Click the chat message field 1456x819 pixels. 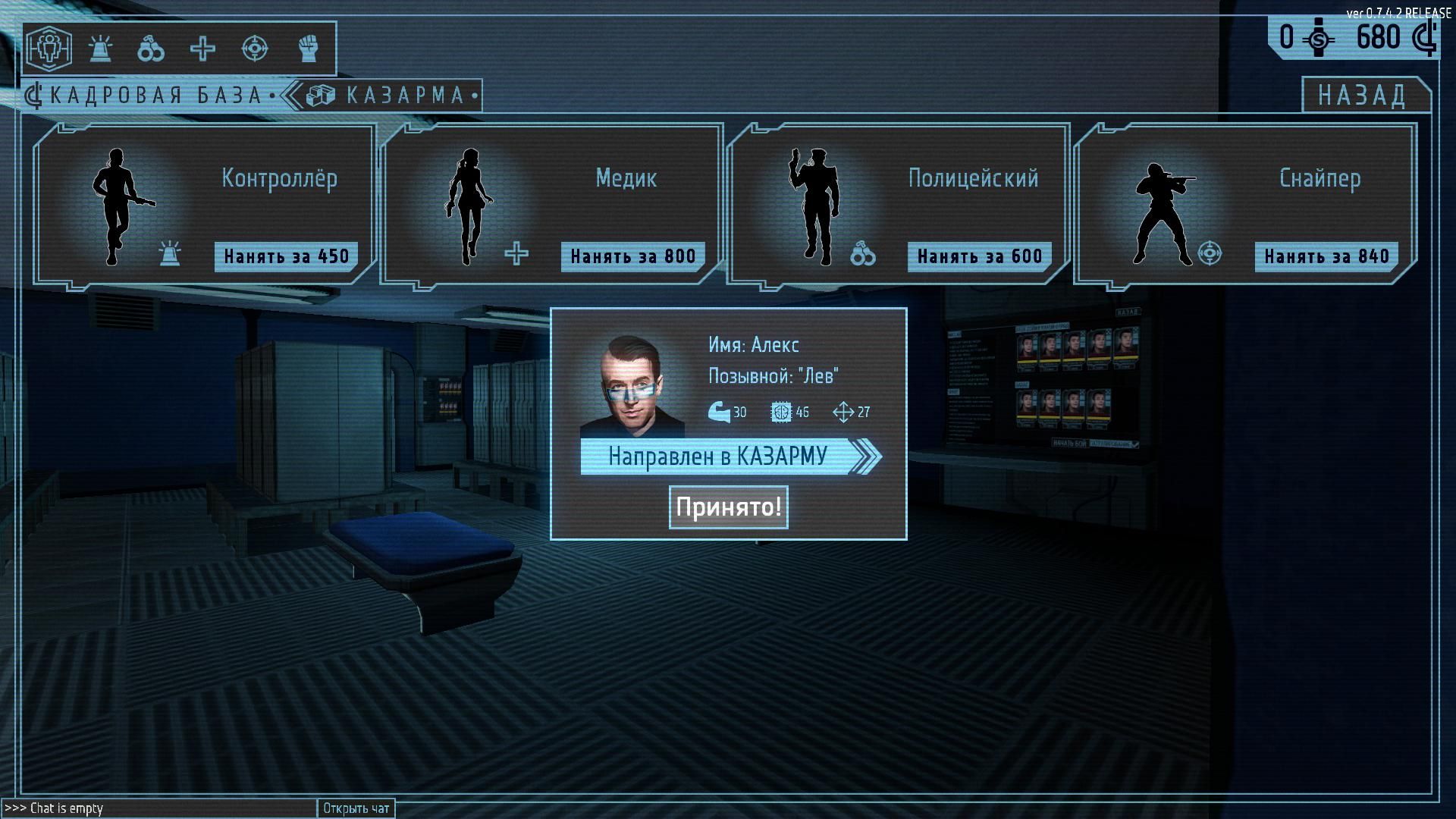pyautogui.click(x=159, y=808)
